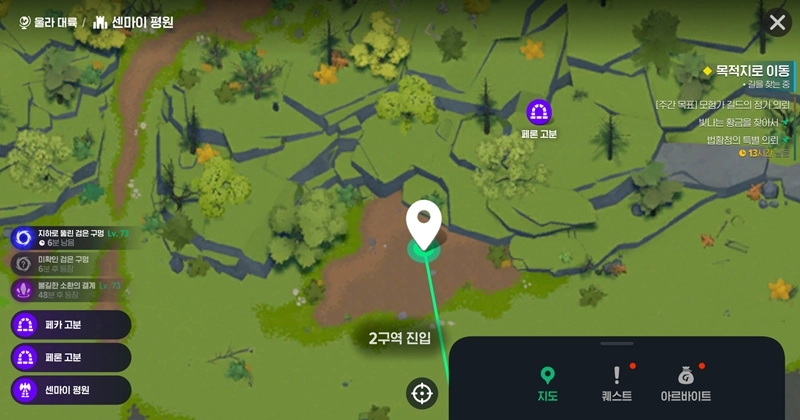Open the 목적지로 이동 objective tracker

744,71
